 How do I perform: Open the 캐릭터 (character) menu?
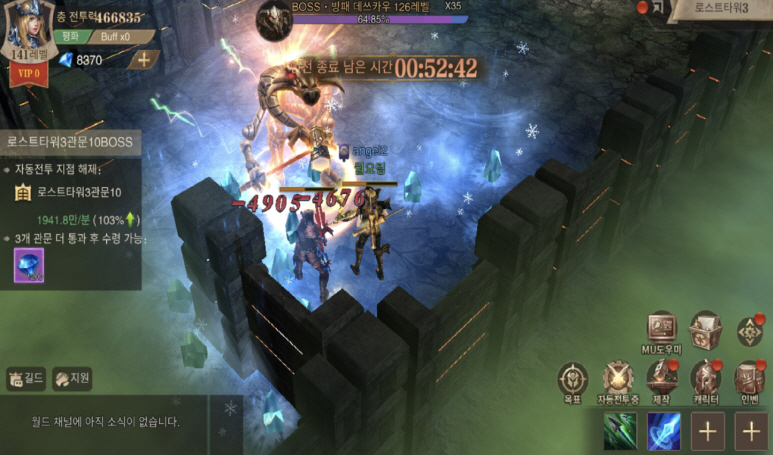click(x=706, y=379)
